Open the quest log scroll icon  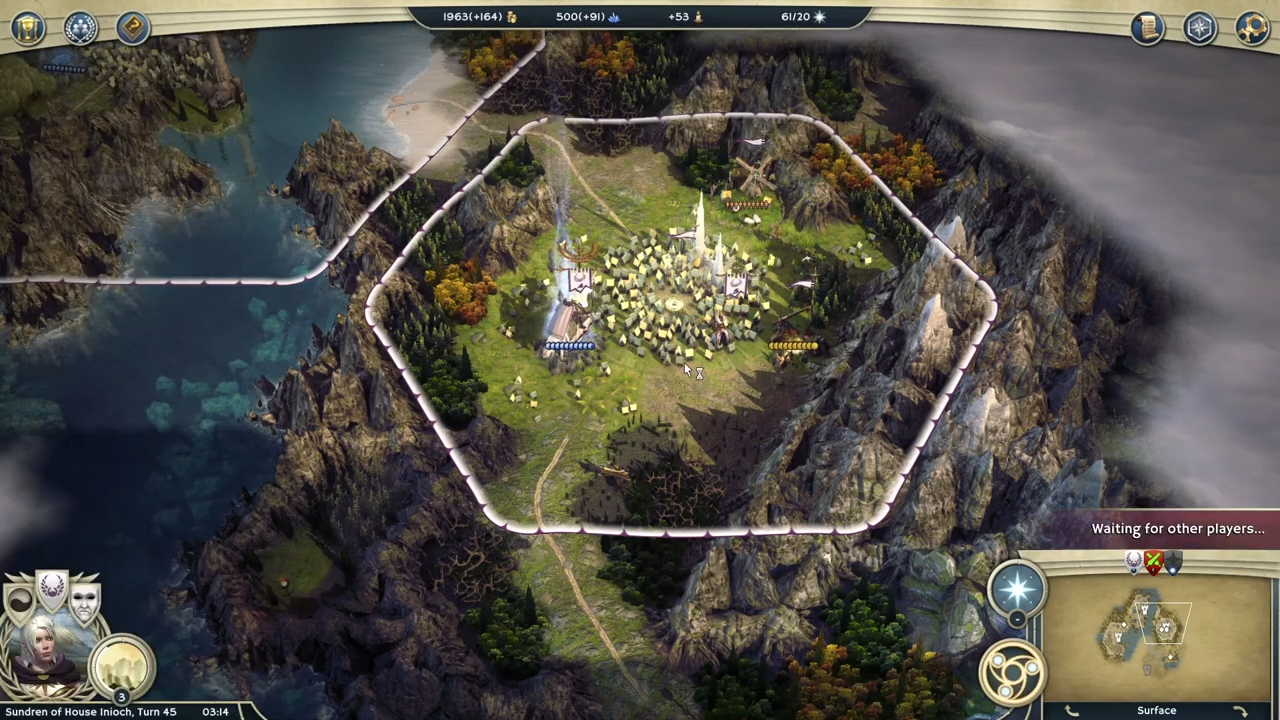coord(1148,27)
